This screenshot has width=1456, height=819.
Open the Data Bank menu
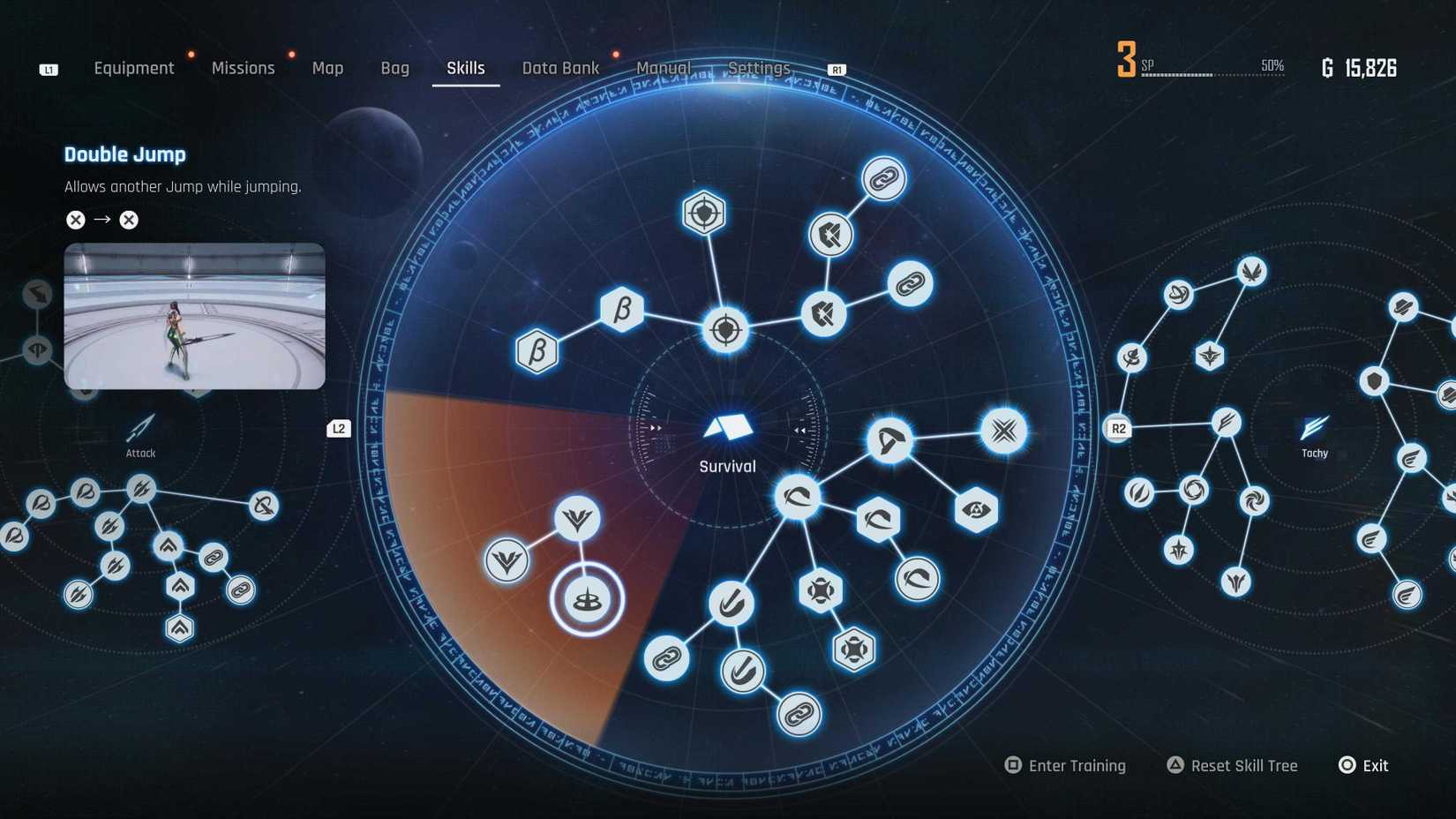pos(561,67)
